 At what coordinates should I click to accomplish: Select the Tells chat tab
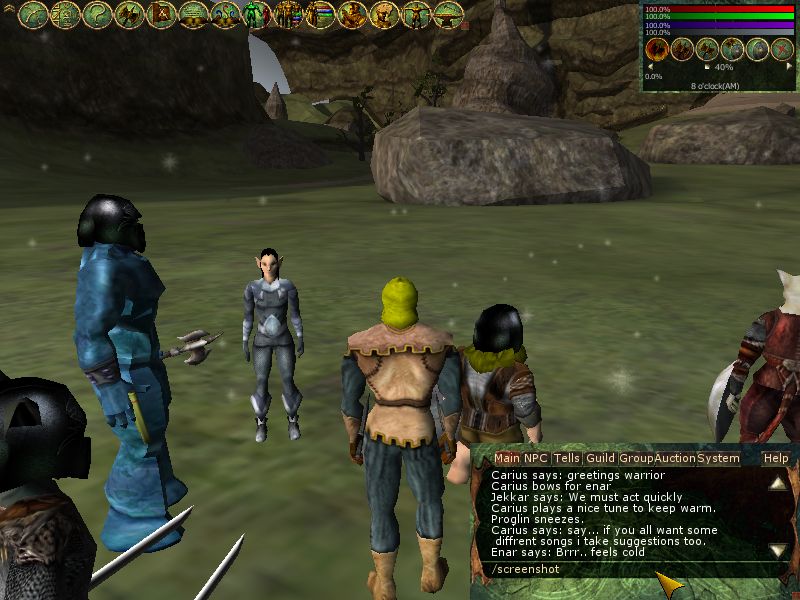pyautogui.click(x=567, y=458)
